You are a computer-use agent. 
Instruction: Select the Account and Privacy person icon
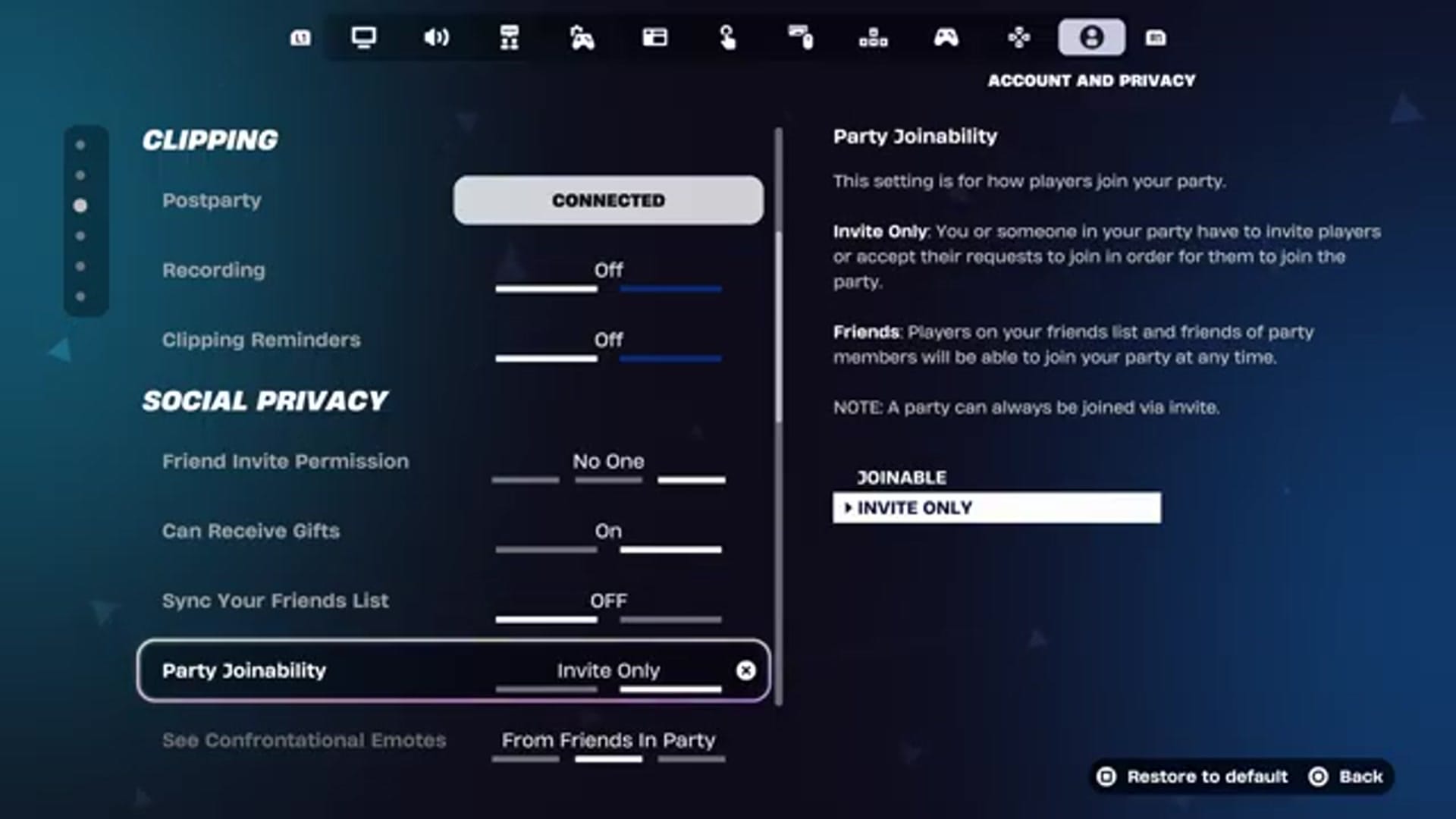tap(1091, 37)
